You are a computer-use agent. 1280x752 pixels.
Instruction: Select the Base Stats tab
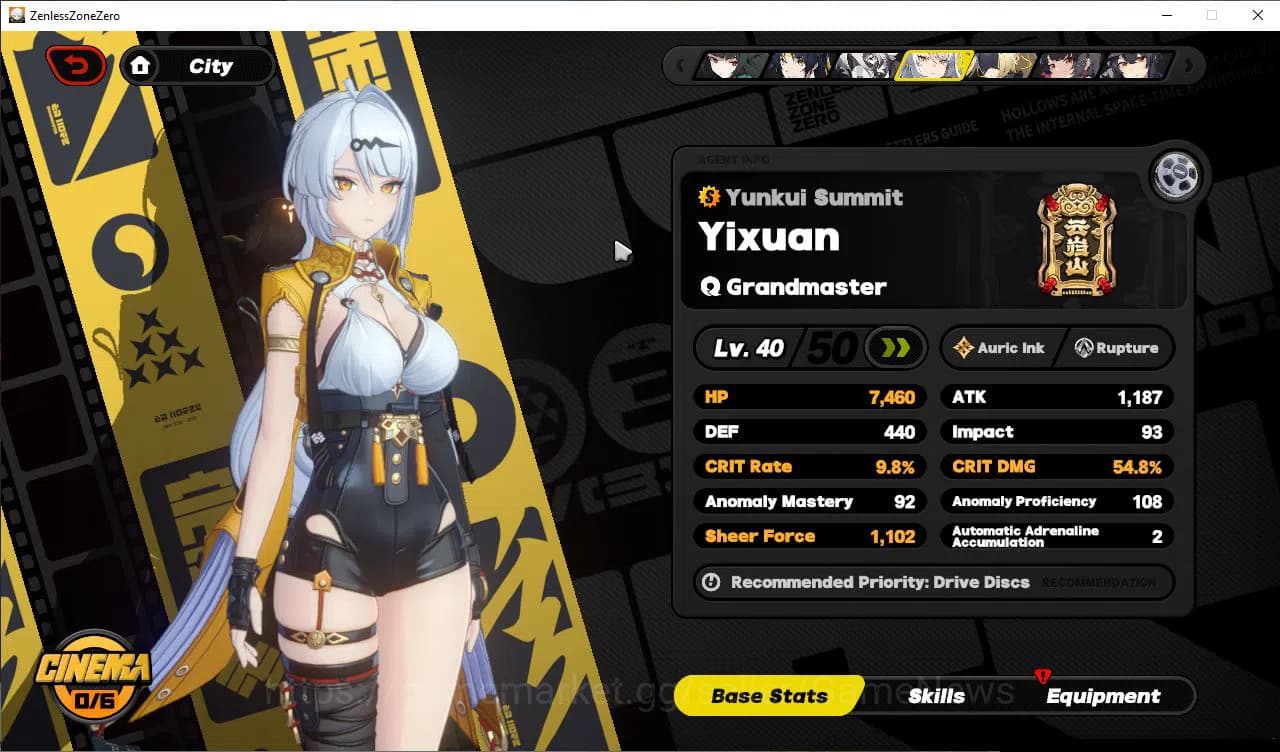[766, 695]
